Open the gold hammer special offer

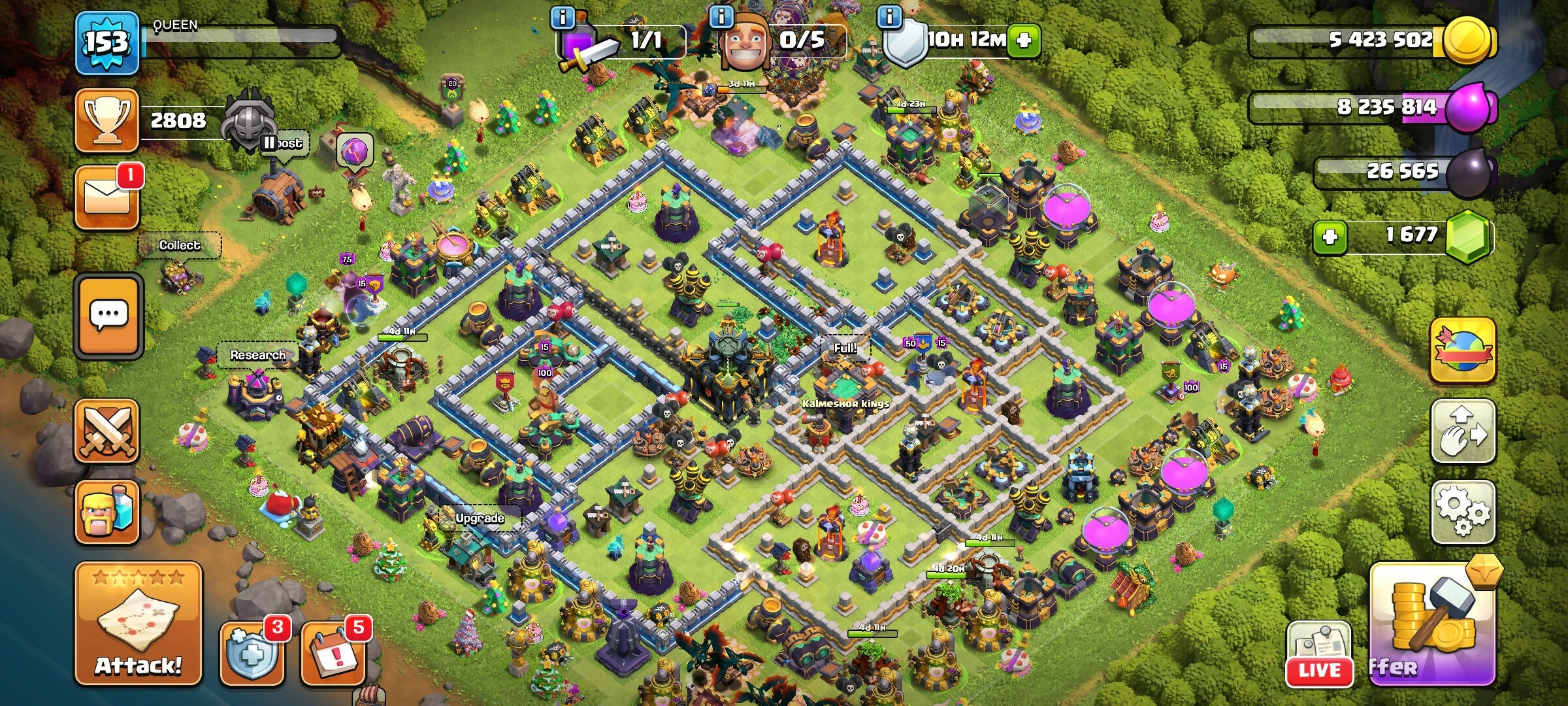(x=1431, y=624)
